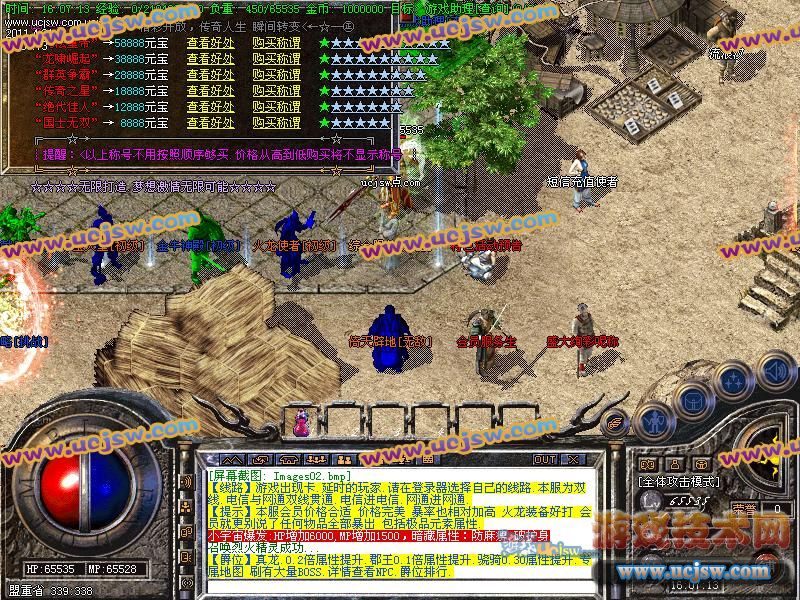
Task: Click the OUT button above chat
Action: click(x=545, y=460)
